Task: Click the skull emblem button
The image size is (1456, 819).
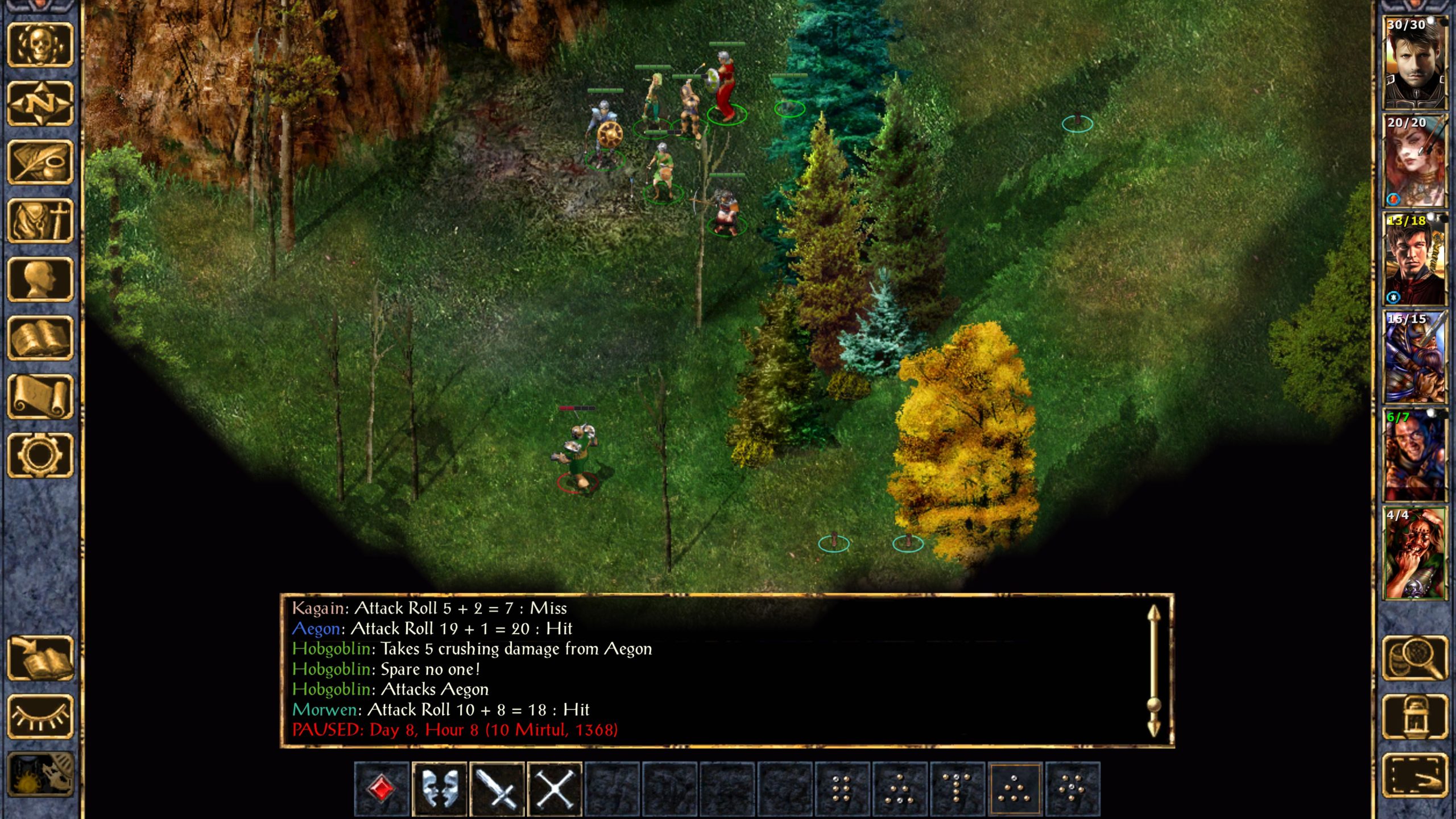Action: pos(40,45)
